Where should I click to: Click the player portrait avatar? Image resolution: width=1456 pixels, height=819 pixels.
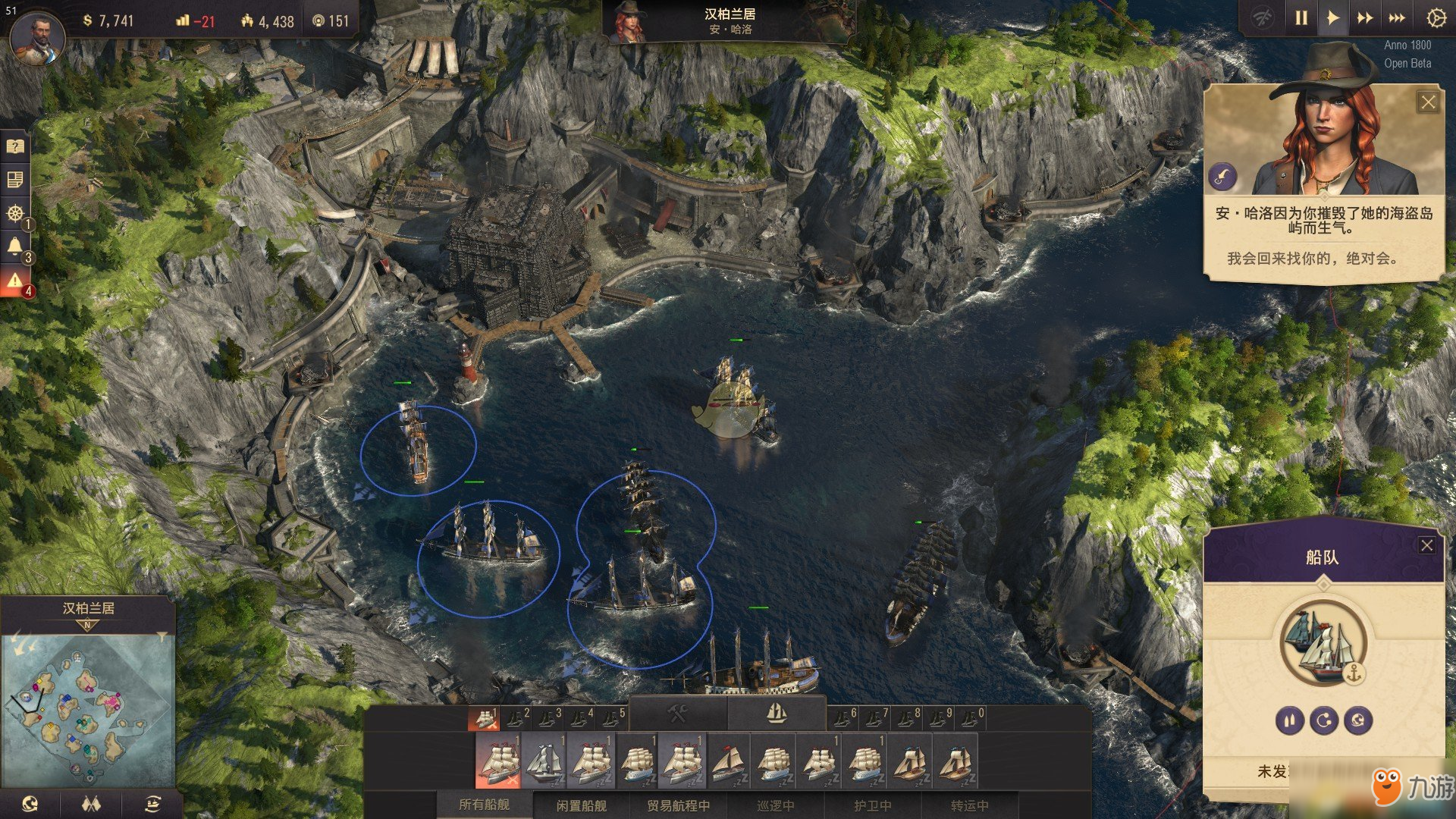point(37,38)
